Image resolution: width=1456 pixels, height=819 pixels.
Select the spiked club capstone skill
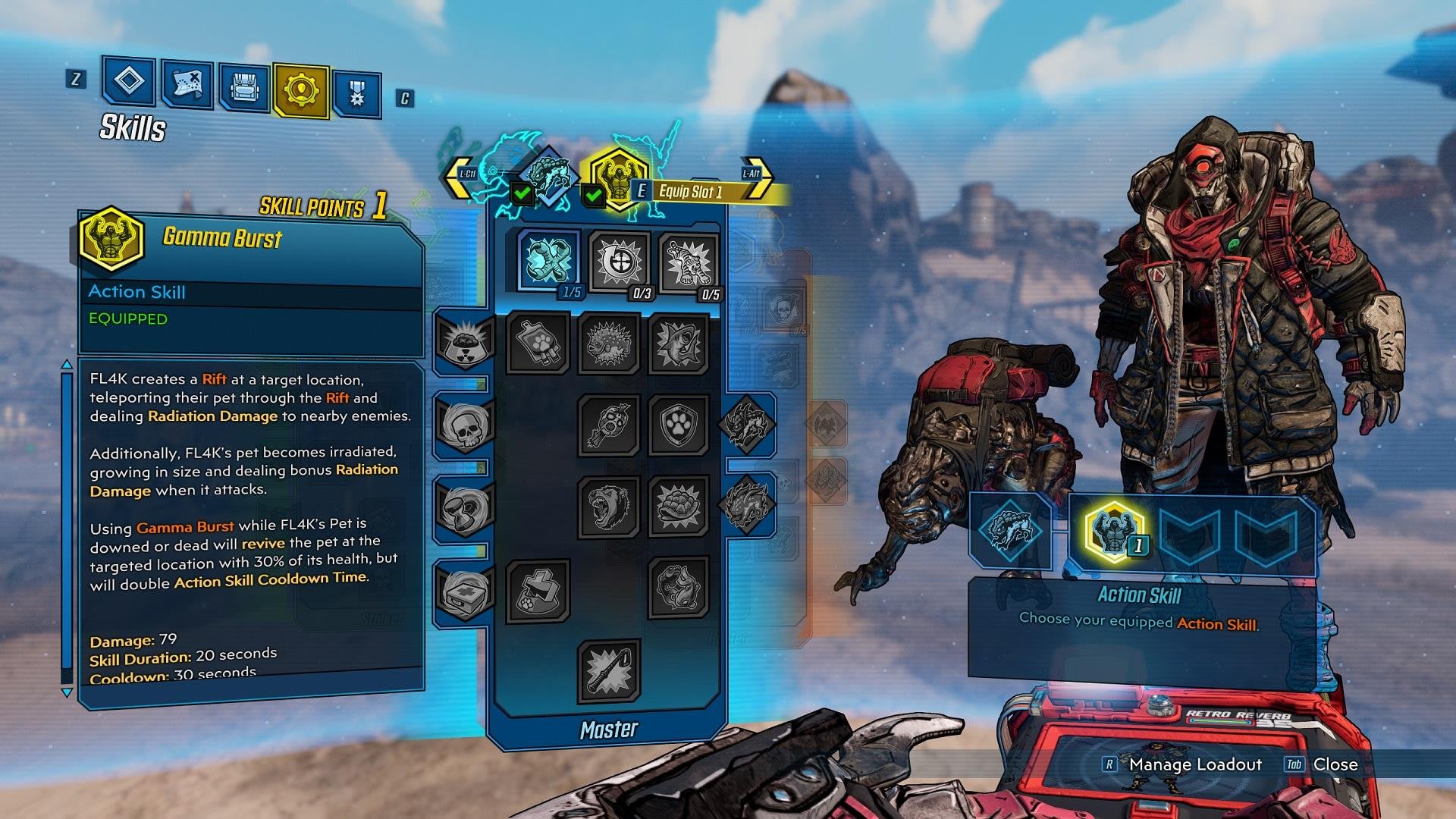click(609, 670)
